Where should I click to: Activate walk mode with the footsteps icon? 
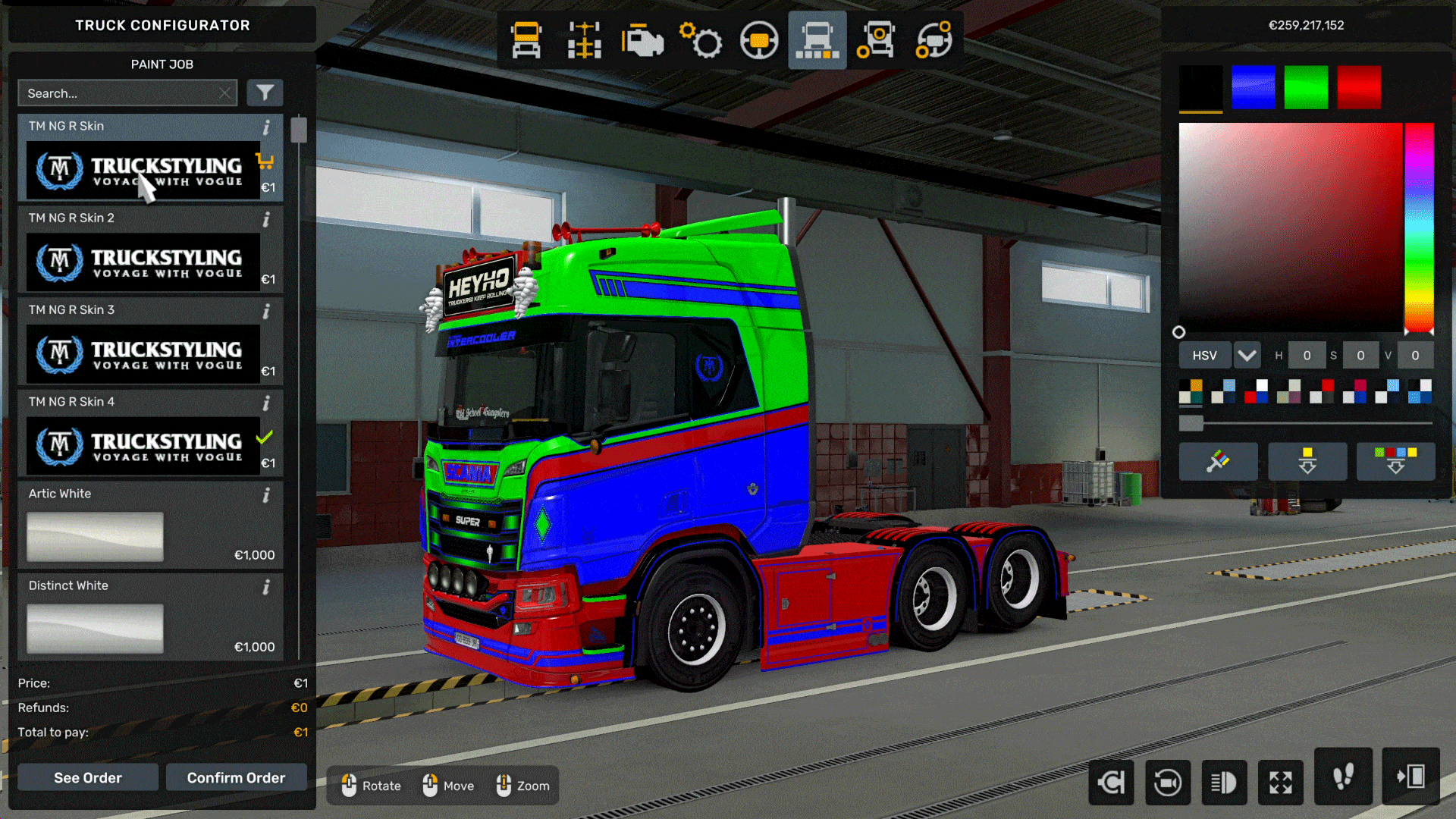[1343, 778]
